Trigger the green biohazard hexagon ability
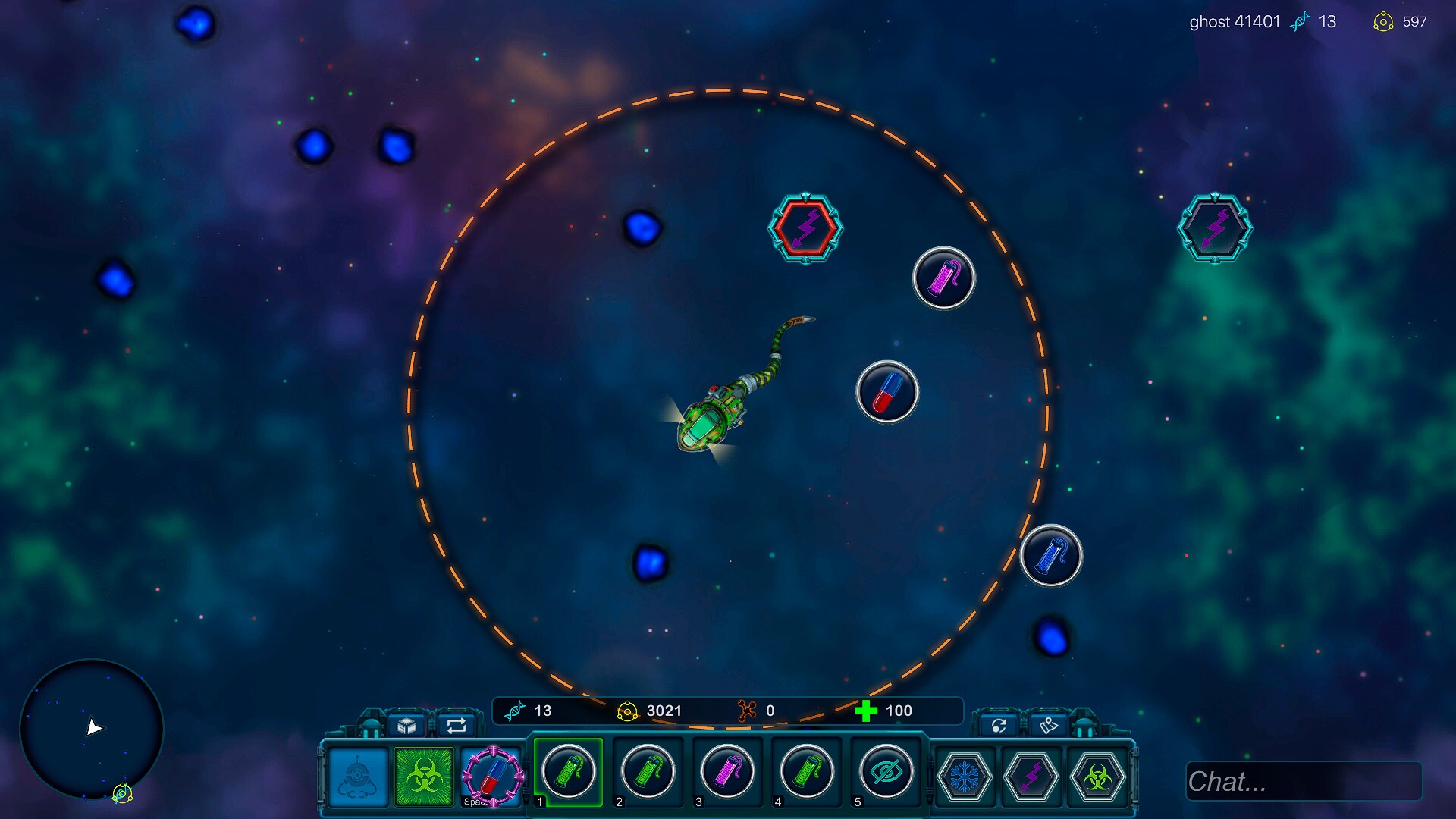1456x819 pixels. [x=1097, y=777]
